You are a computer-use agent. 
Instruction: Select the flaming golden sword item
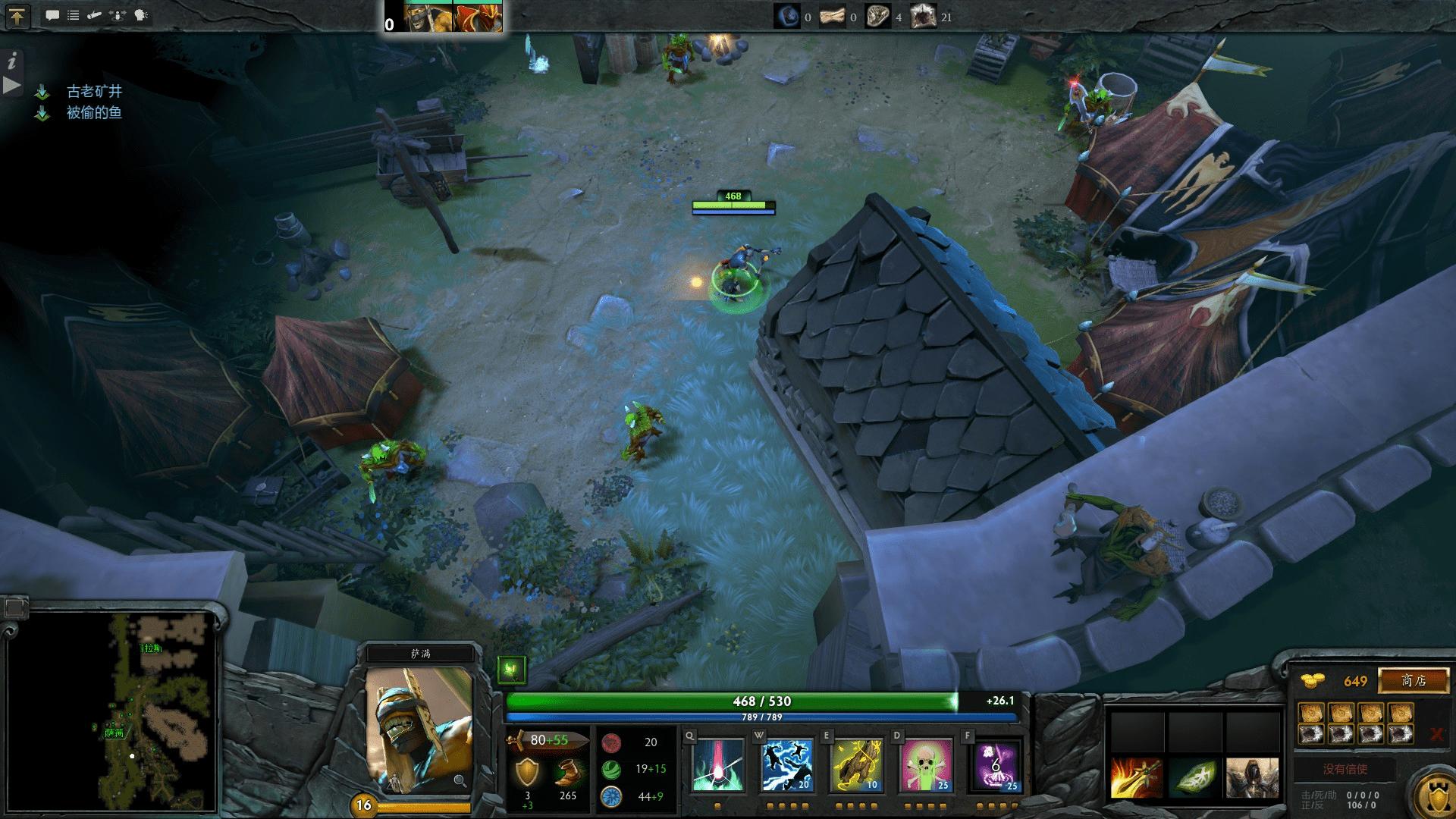(x=1135, y=777)
